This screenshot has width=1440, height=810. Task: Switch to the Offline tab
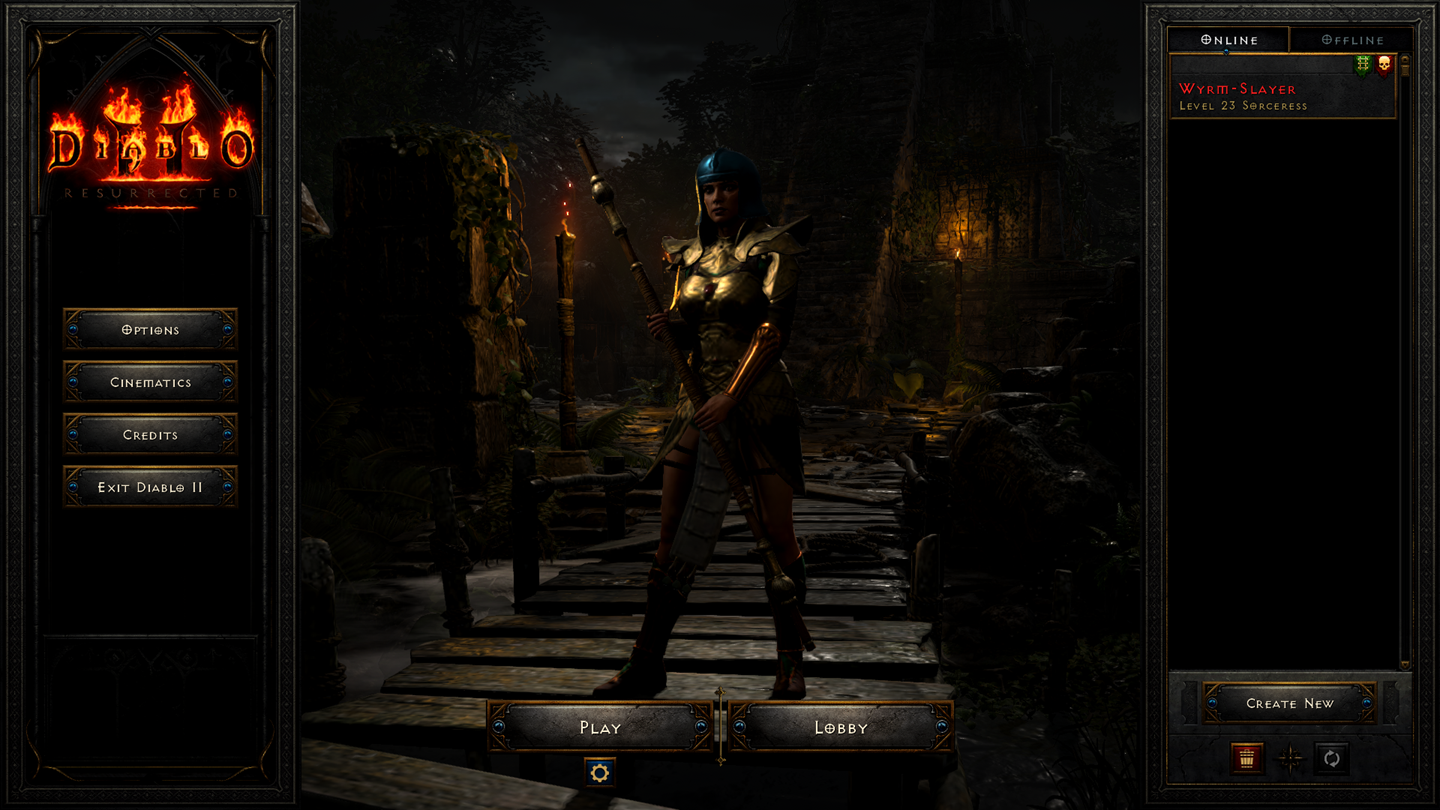pyautogui.click(x=1352, y=40)
